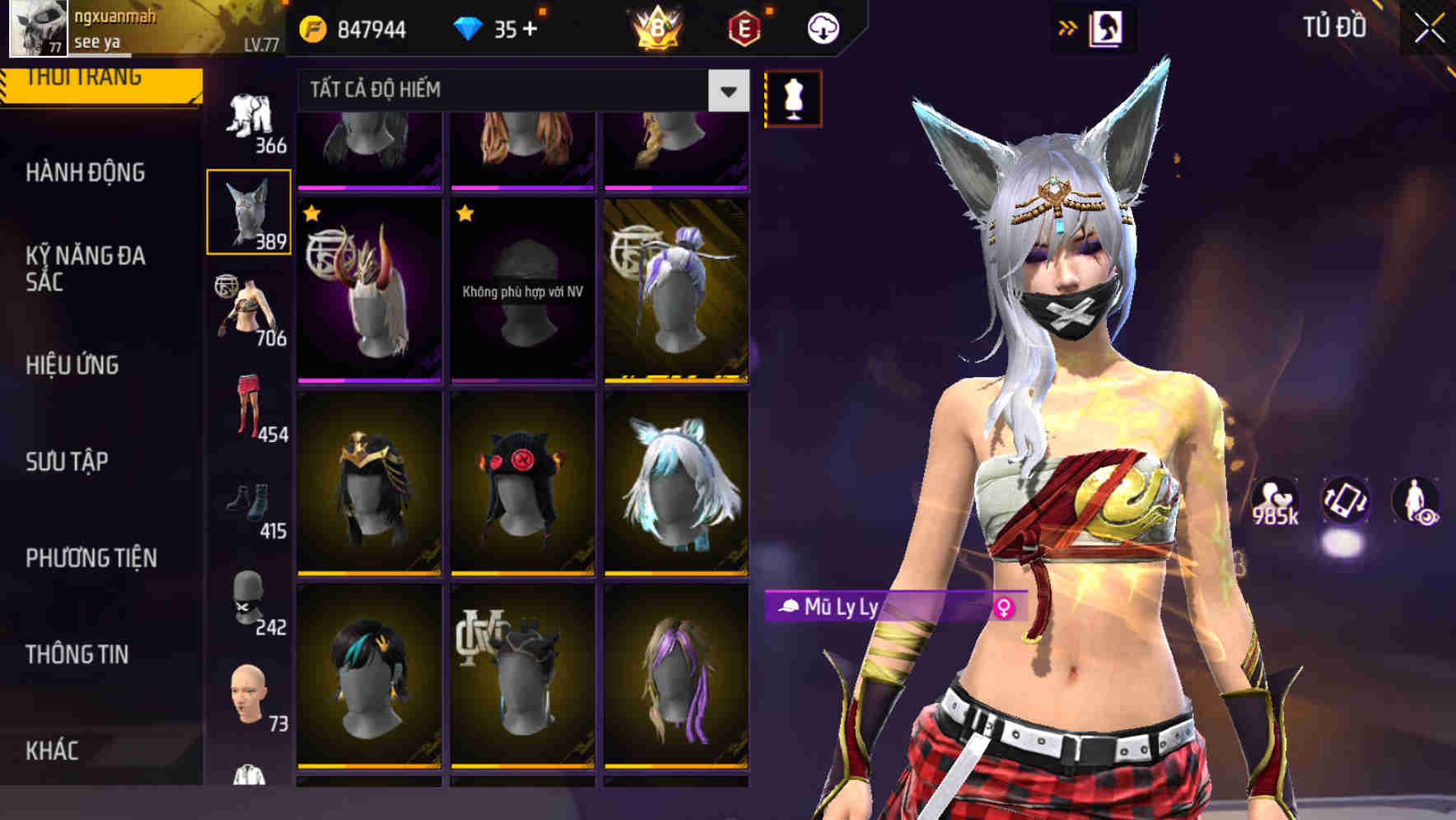Open the mannequin dress-up icon beside the rarity filter
The height and width of the screenshot is (820, 1456).
[792, 96]
